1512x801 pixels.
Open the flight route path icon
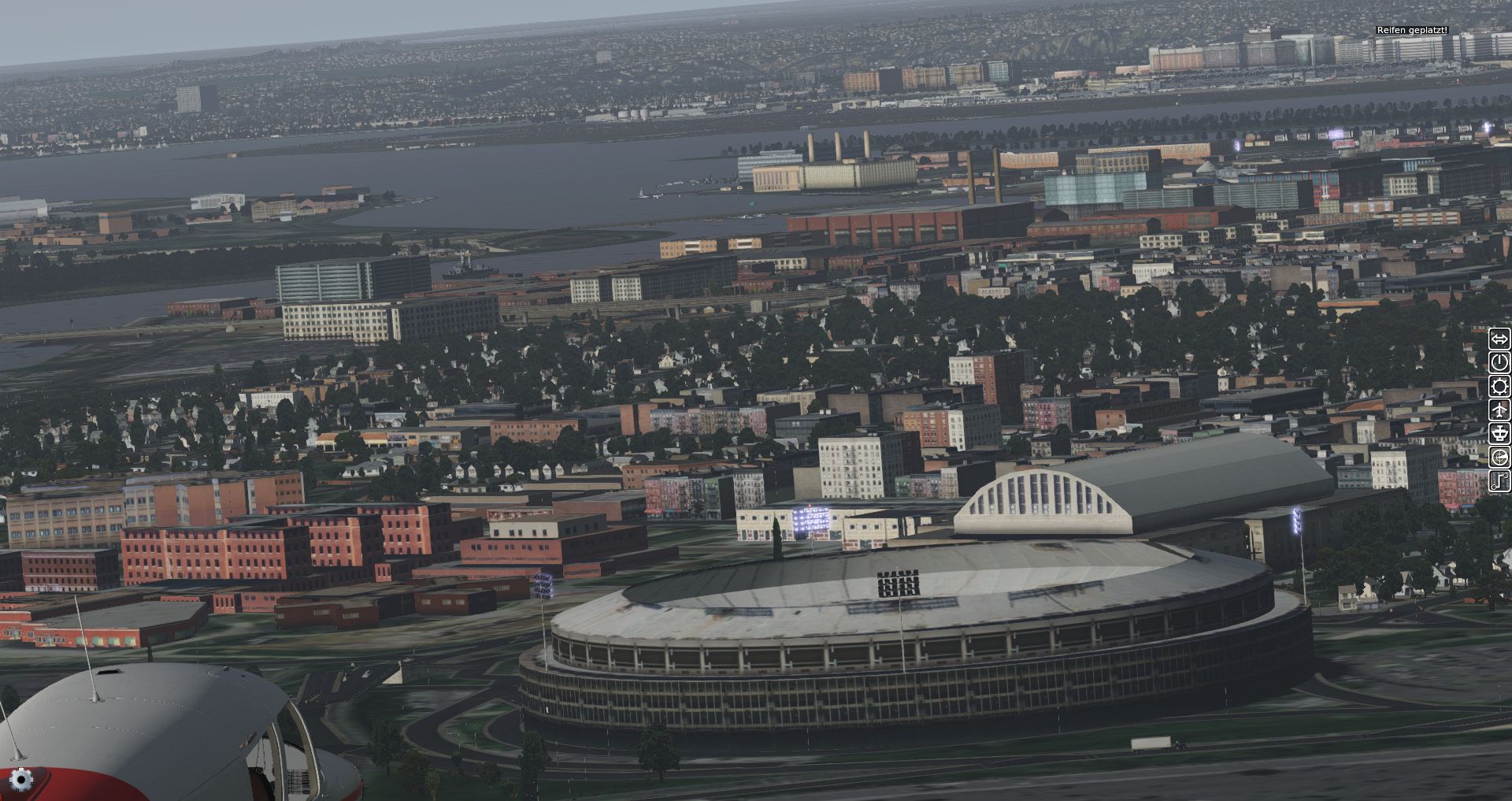pos(1499,480)
